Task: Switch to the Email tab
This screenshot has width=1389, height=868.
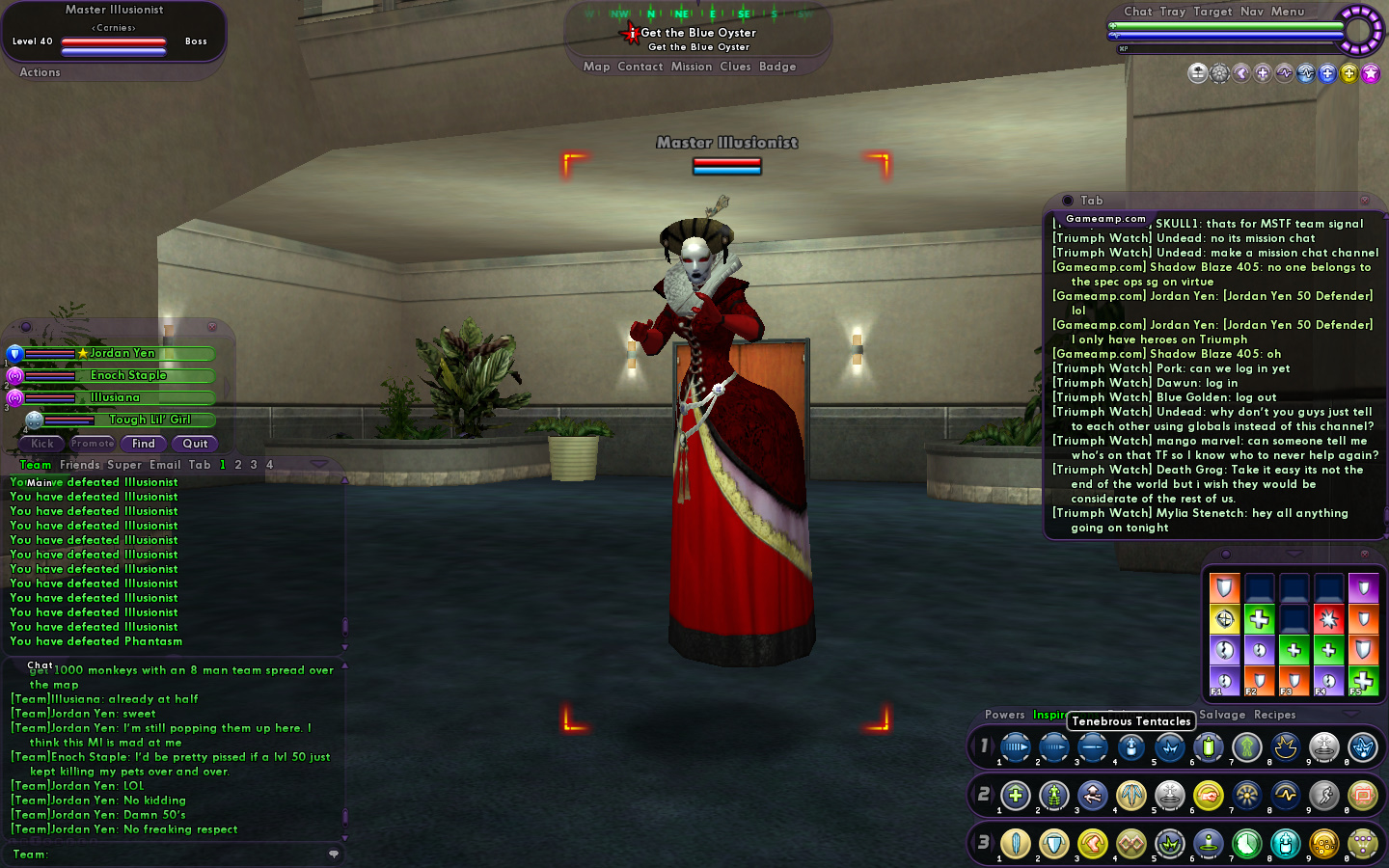Action: pos(165,465)
